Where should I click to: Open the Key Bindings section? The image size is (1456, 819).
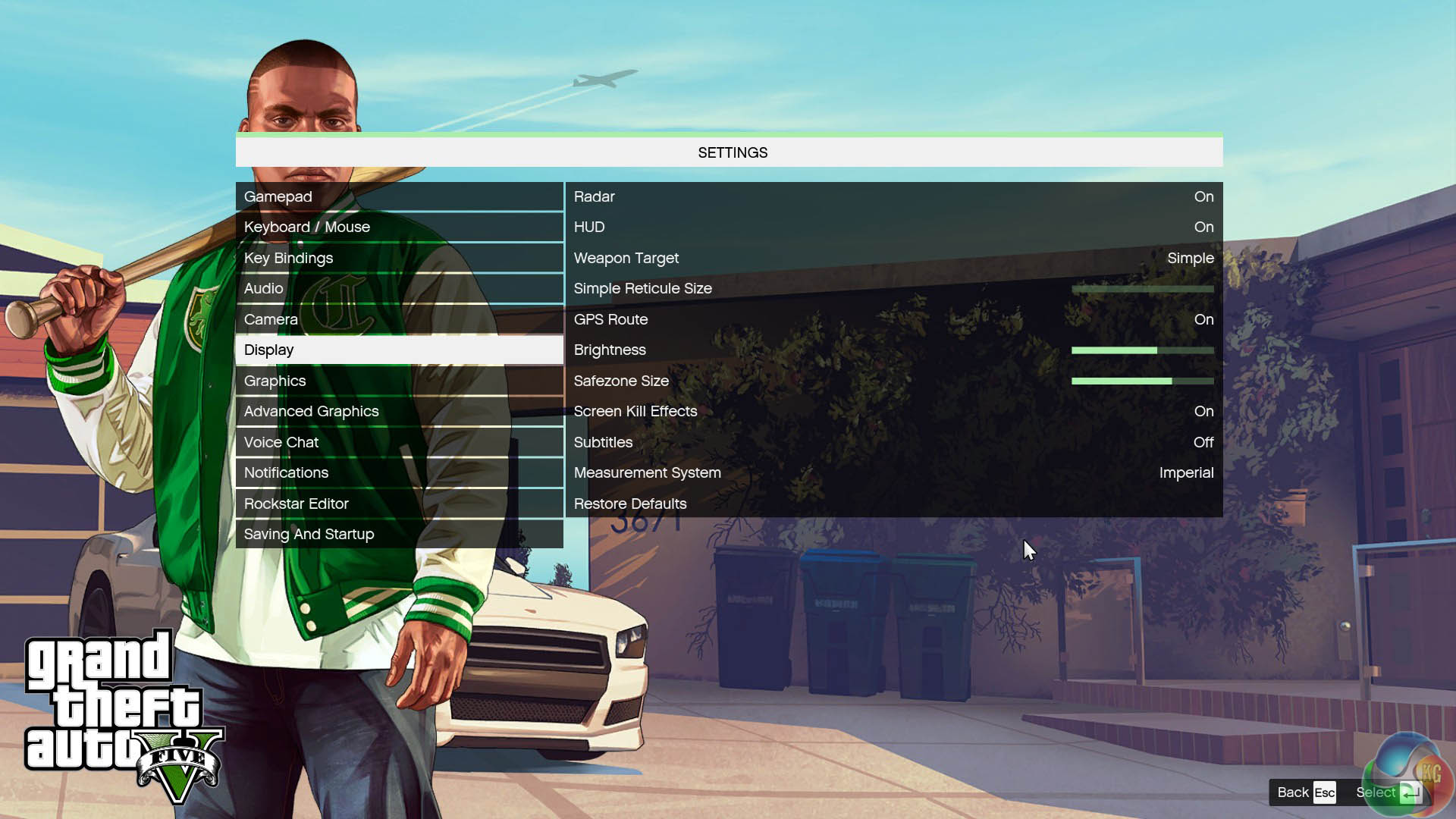pyautogui.click(x=399, y=258)
